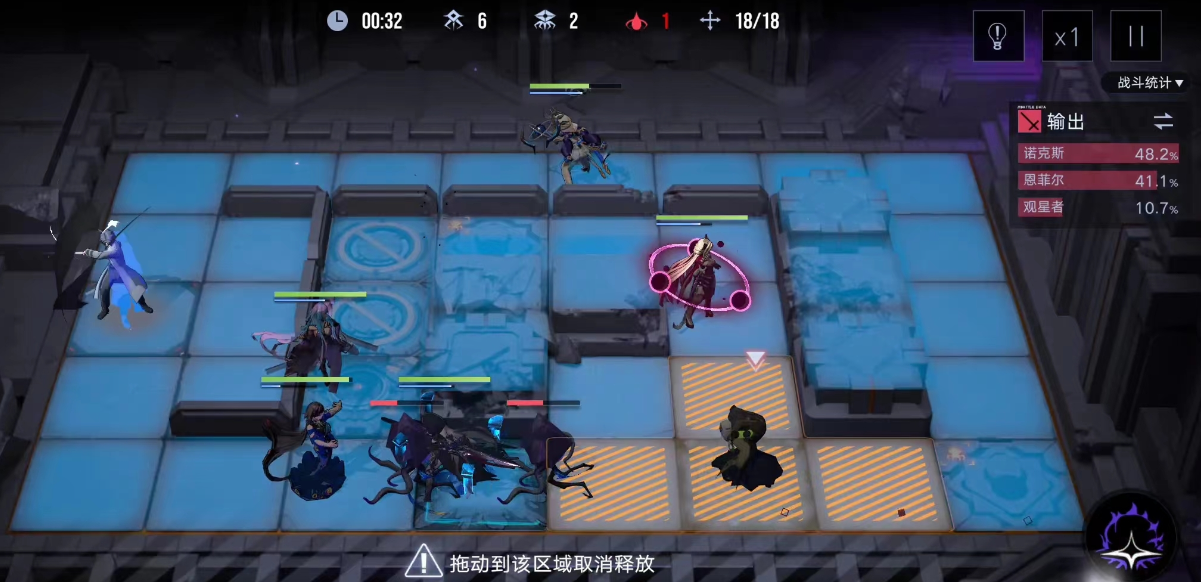This screenshot has width=1201, height=582.
Task: Toggle the x1 game speed button
Action: [1067, 36]
